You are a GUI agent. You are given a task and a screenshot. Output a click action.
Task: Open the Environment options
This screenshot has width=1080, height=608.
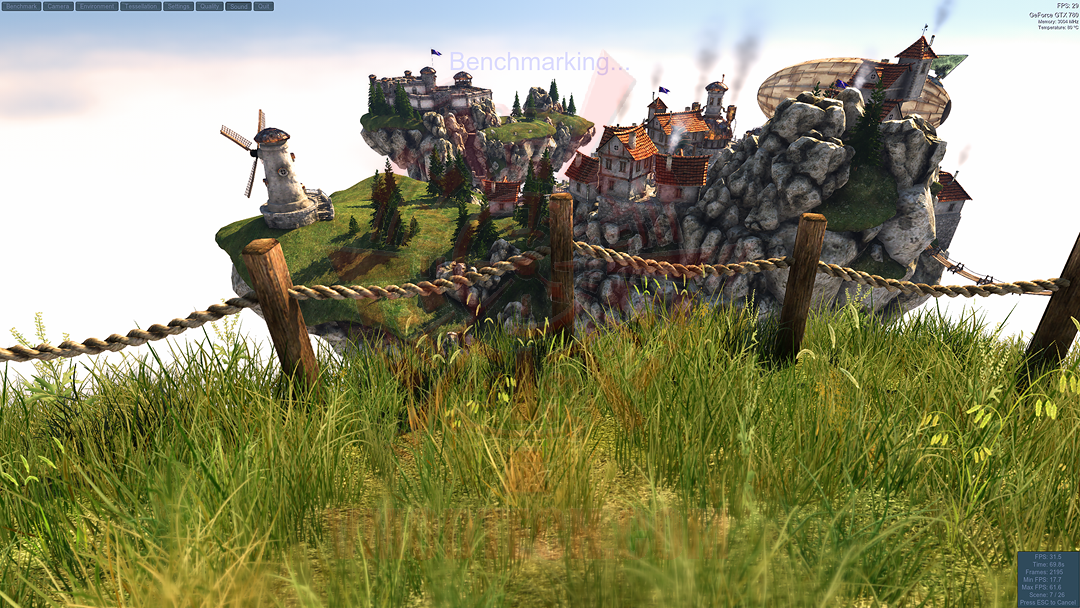tap(96, 6)
